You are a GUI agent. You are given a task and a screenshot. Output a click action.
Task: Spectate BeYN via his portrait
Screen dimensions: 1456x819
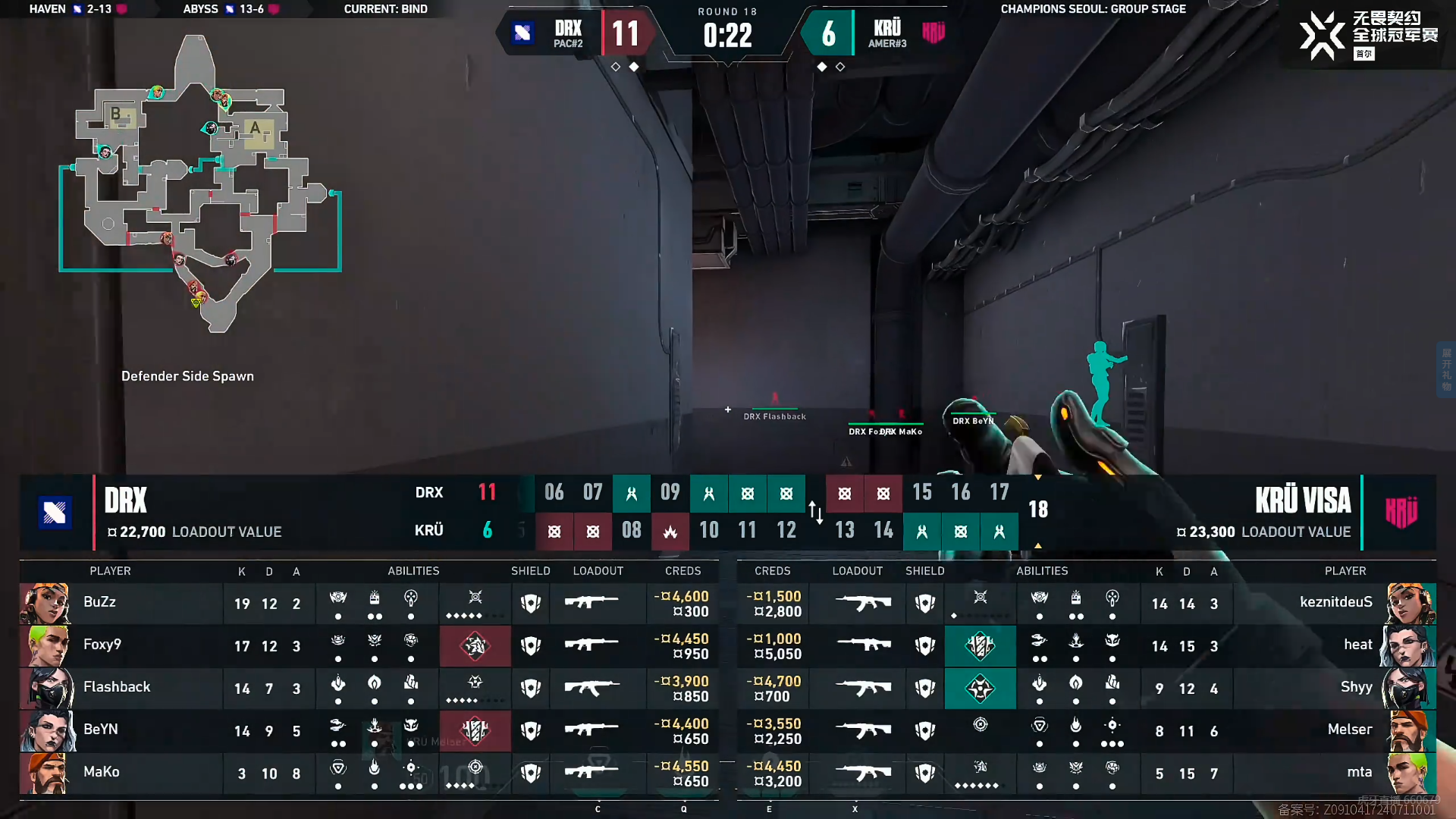(x=47, y=731)
